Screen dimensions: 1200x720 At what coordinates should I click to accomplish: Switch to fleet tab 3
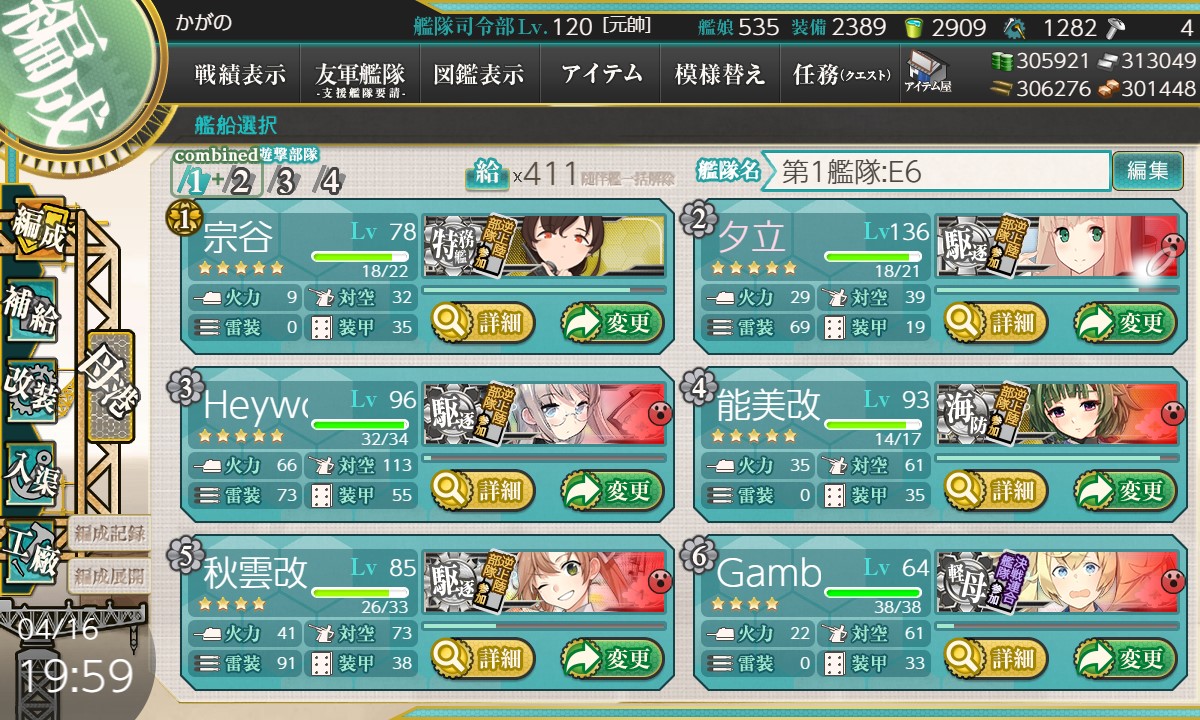point(285,181)
